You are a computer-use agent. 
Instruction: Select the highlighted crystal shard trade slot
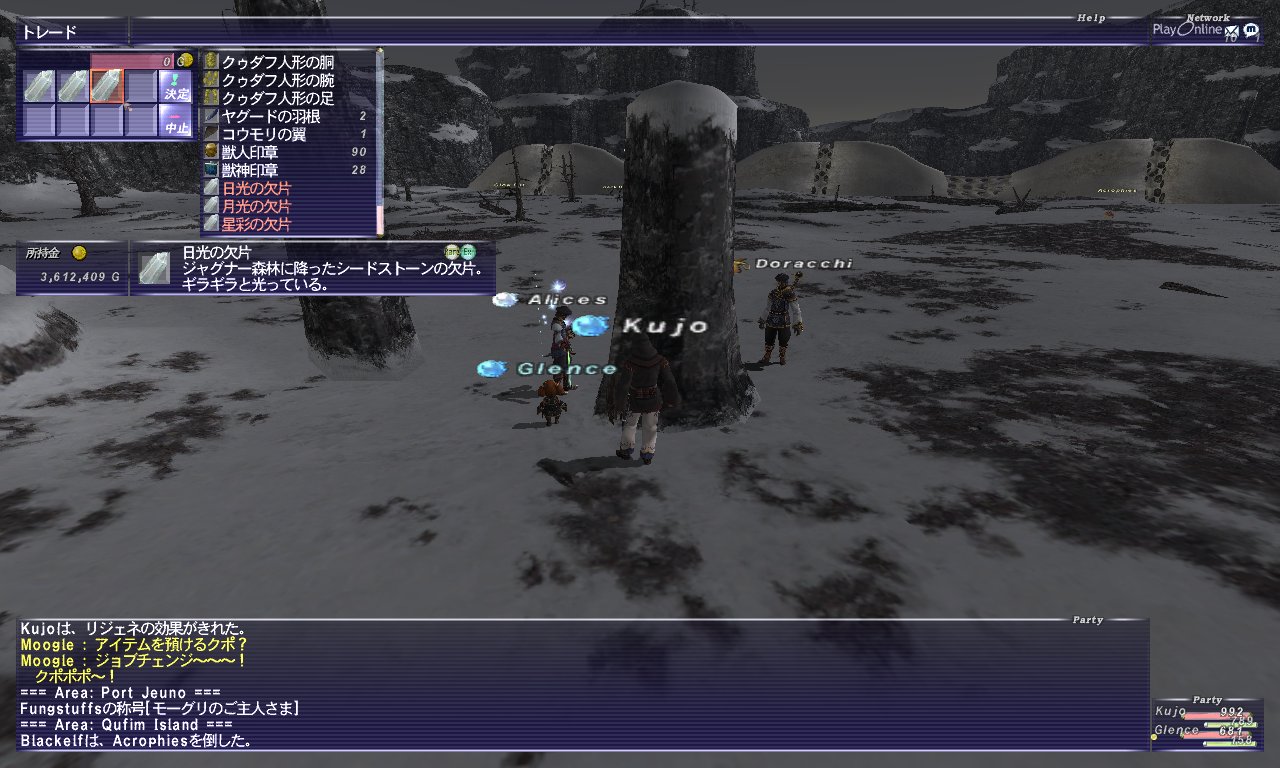pos(106,87)
